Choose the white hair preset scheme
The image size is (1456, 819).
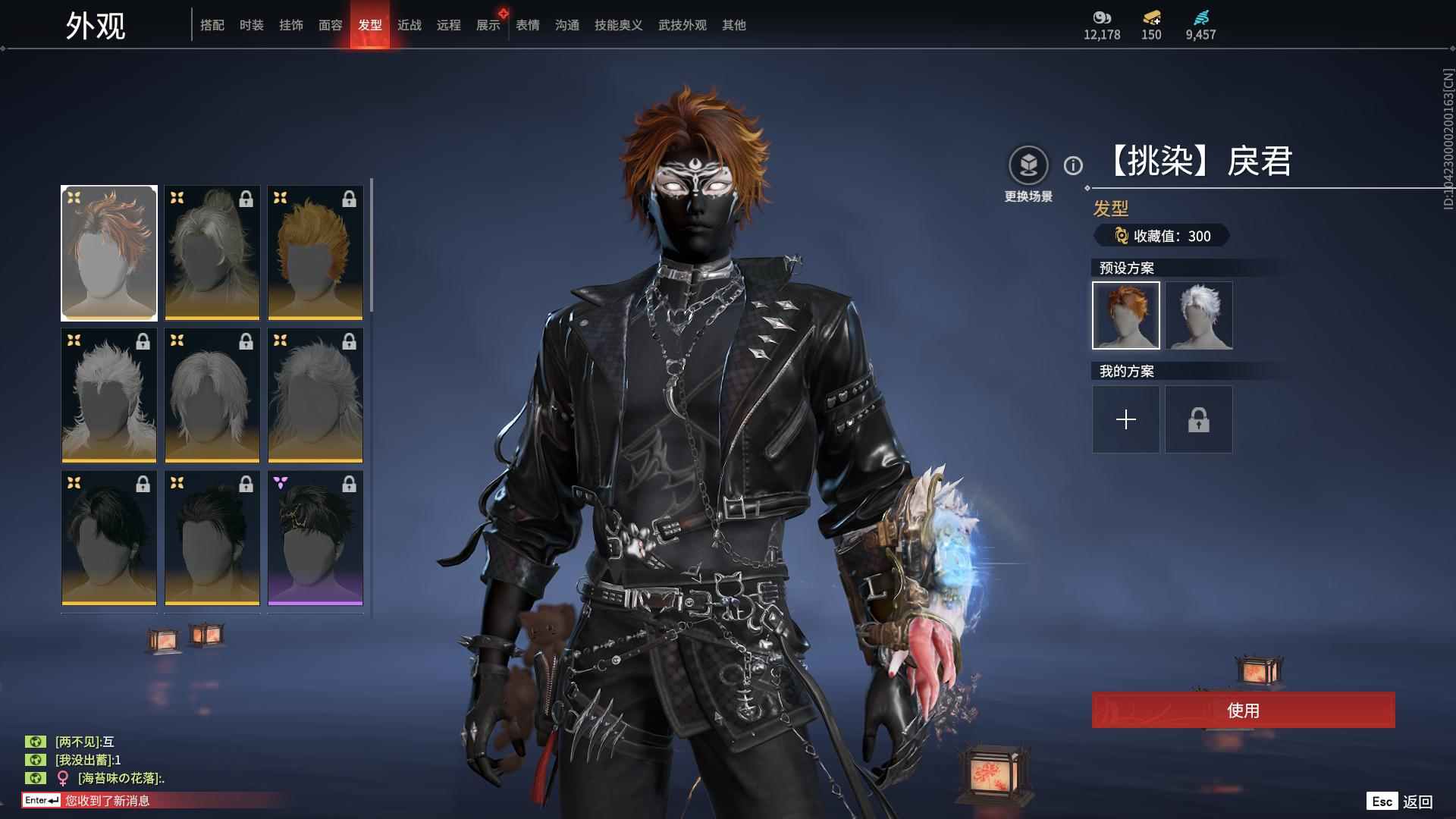(1199, 315)
